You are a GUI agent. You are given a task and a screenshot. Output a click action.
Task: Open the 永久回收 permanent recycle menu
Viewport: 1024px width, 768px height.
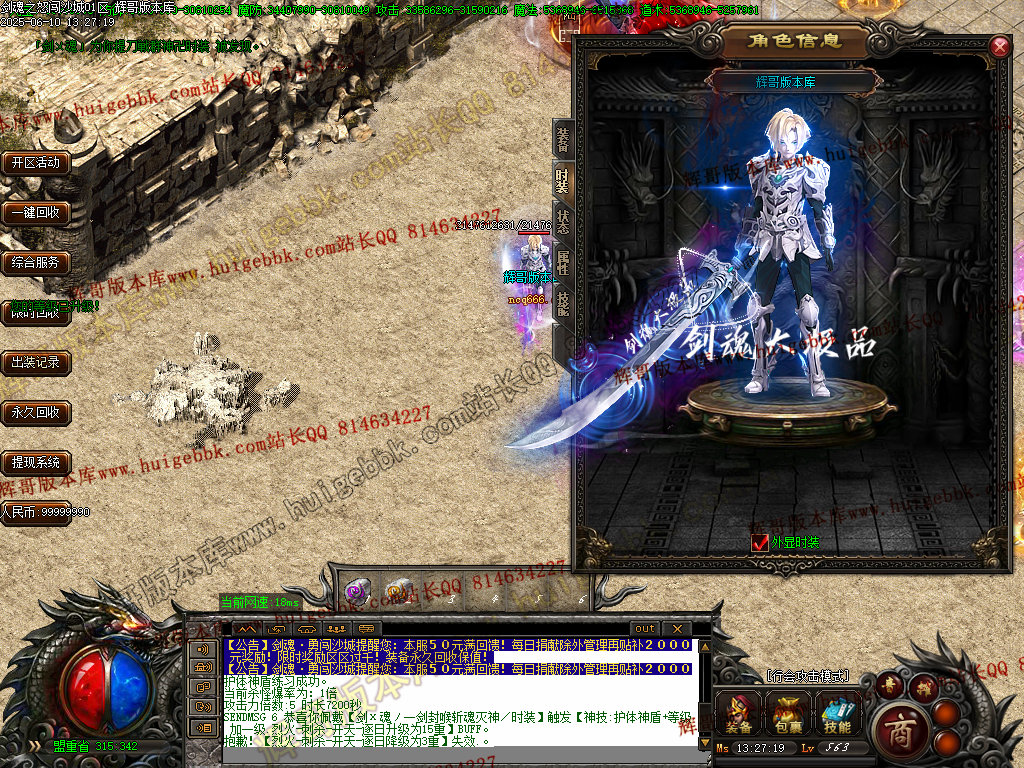[36, 412]
